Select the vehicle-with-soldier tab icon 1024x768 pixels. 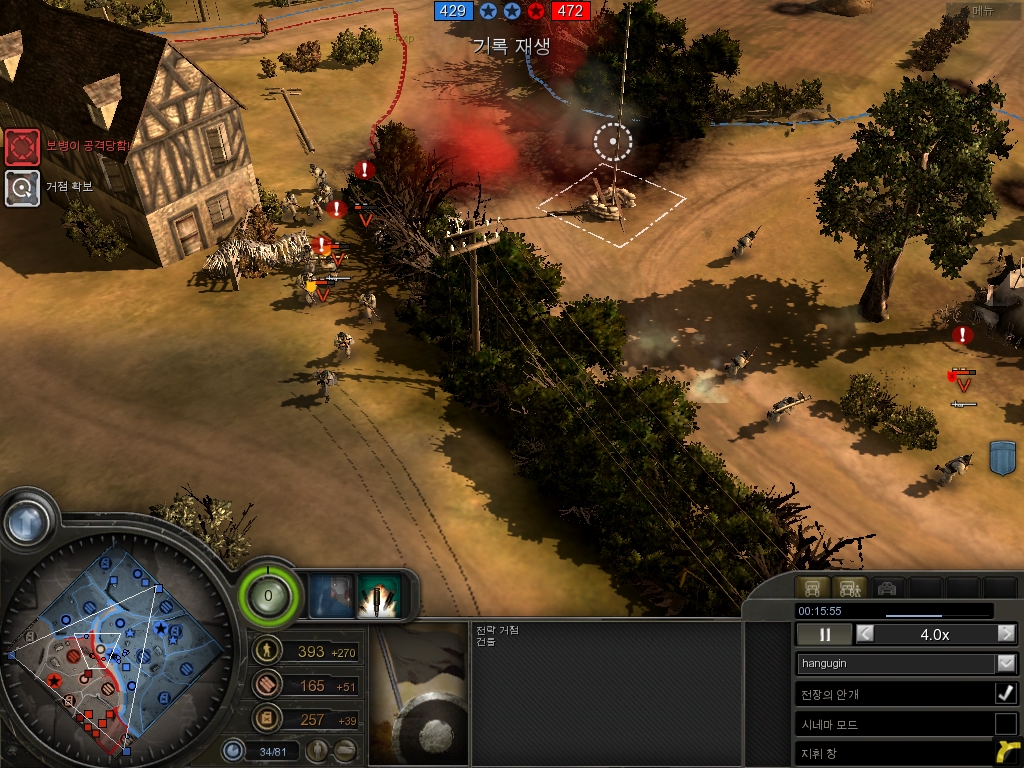click(849, 588)
